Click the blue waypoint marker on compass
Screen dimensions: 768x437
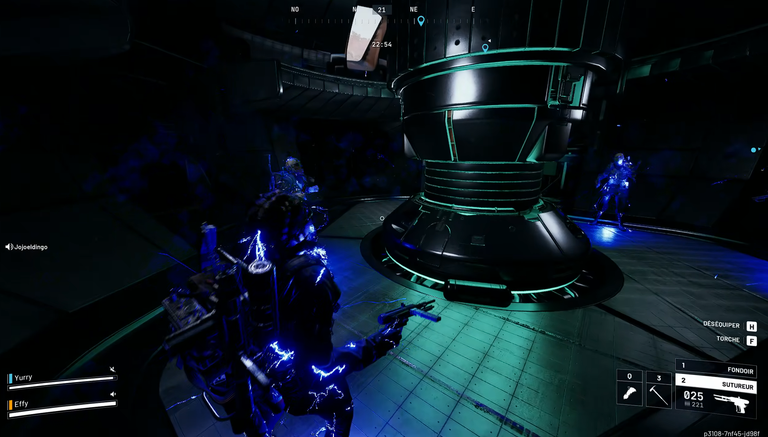(421, 20)
